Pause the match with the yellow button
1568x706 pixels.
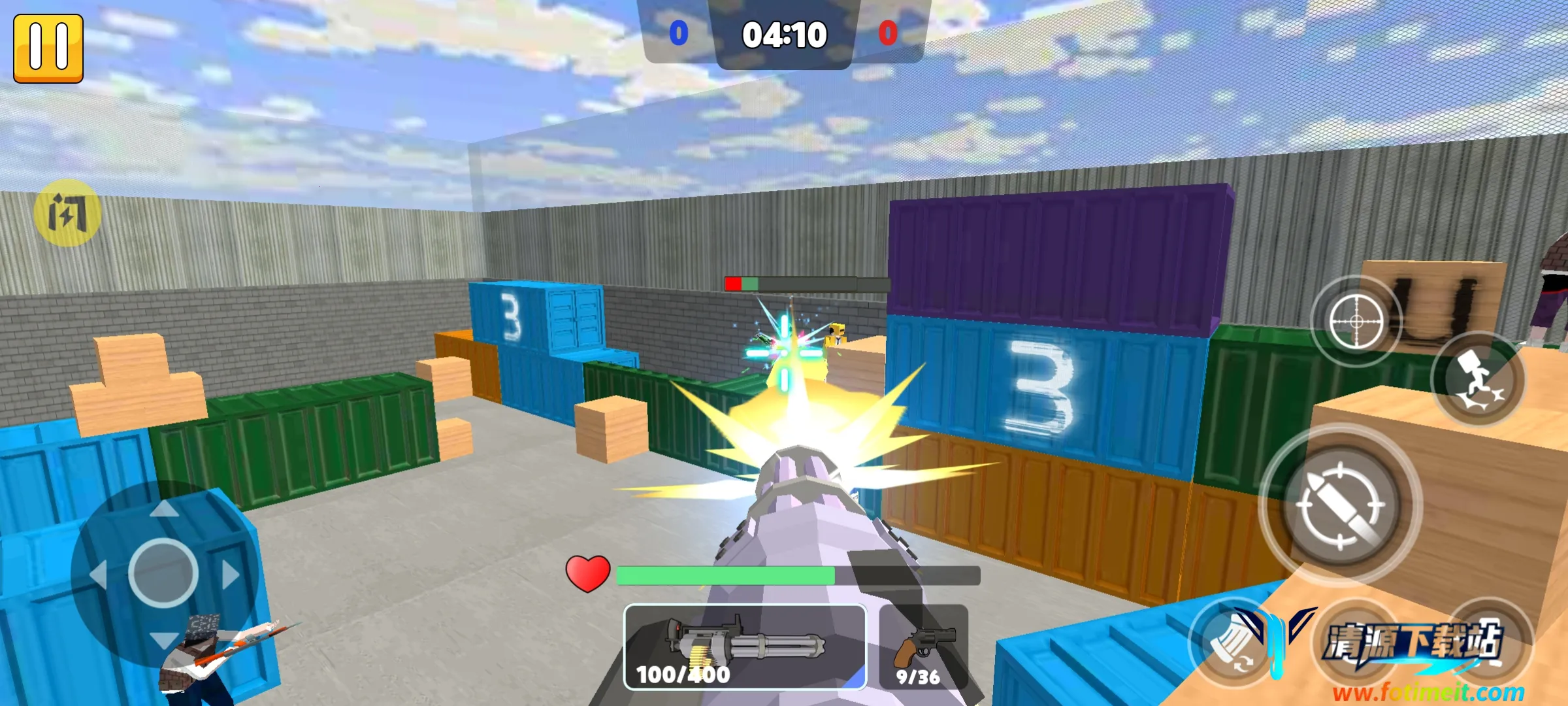(48, 48)
